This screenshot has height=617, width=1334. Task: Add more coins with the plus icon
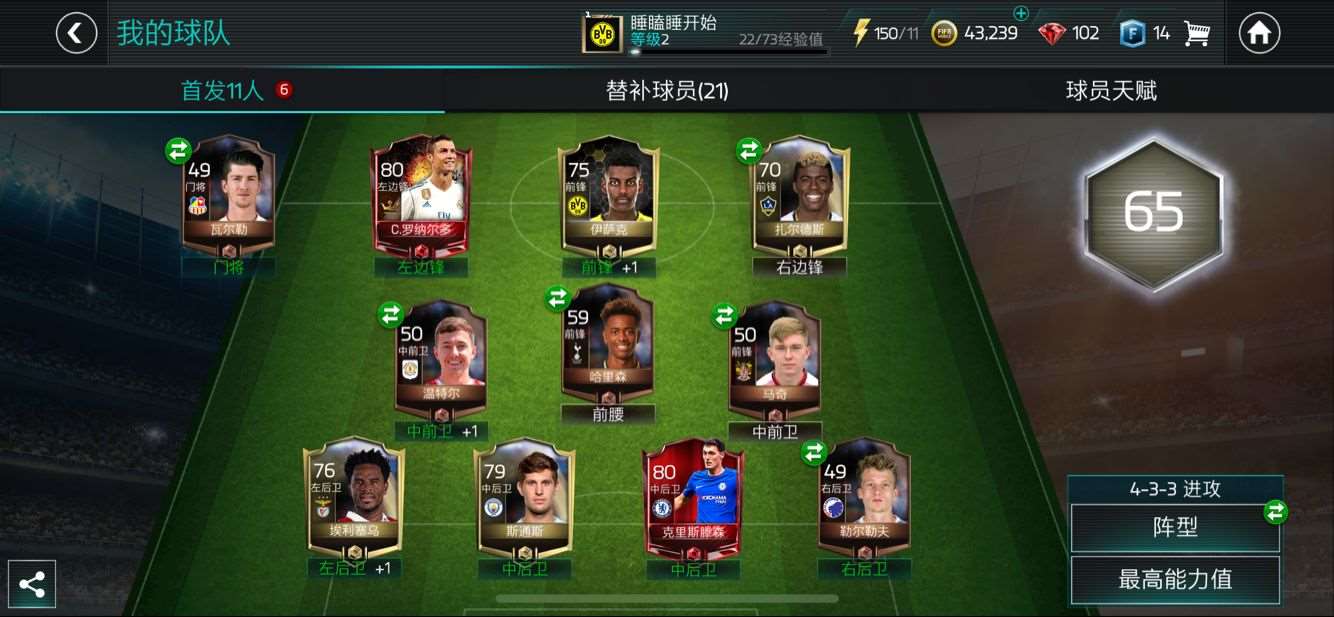pyautogui.click(x=1020, y=14)
